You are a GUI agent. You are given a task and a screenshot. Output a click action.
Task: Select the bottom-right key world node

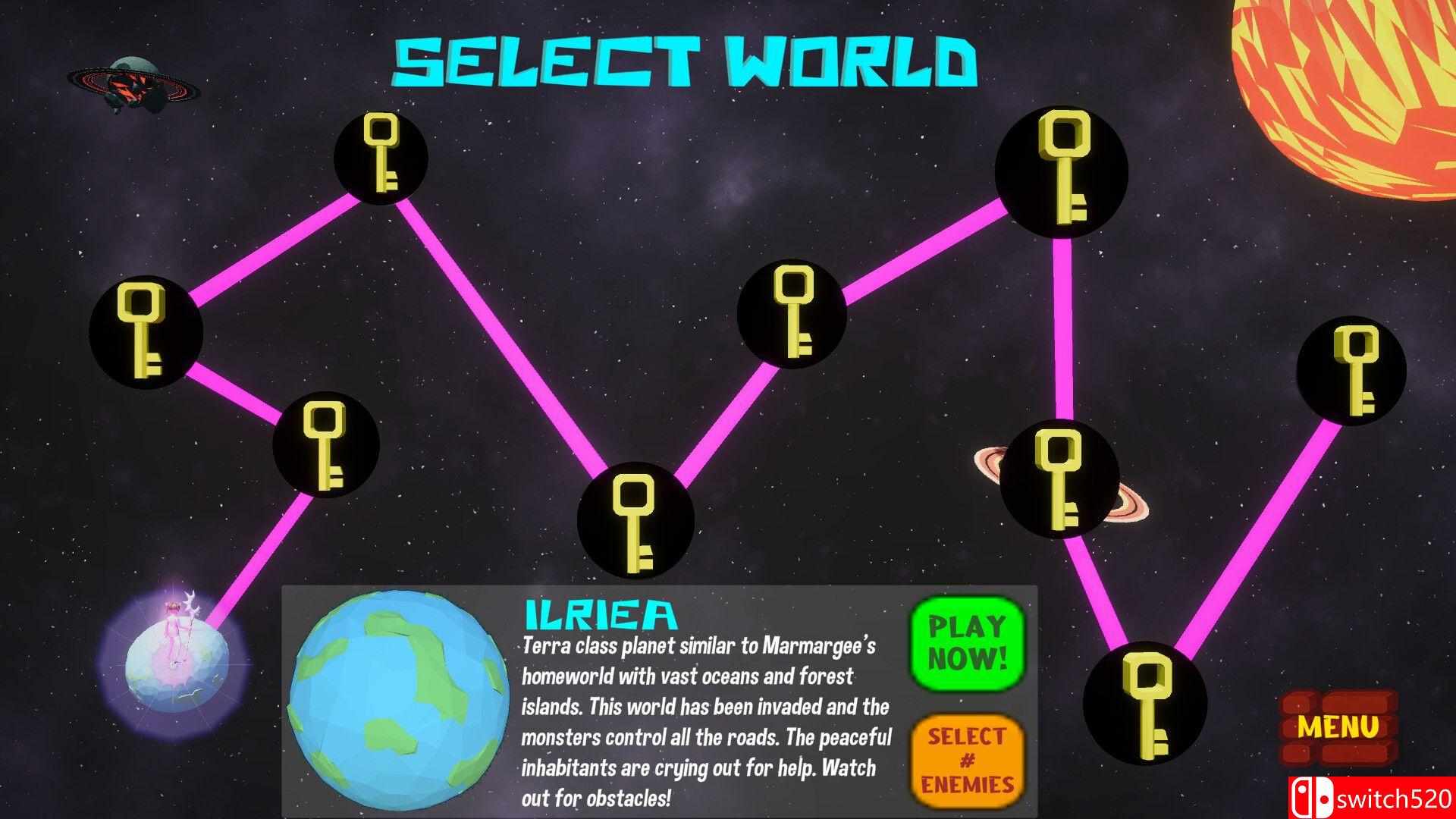[1145, 705]
